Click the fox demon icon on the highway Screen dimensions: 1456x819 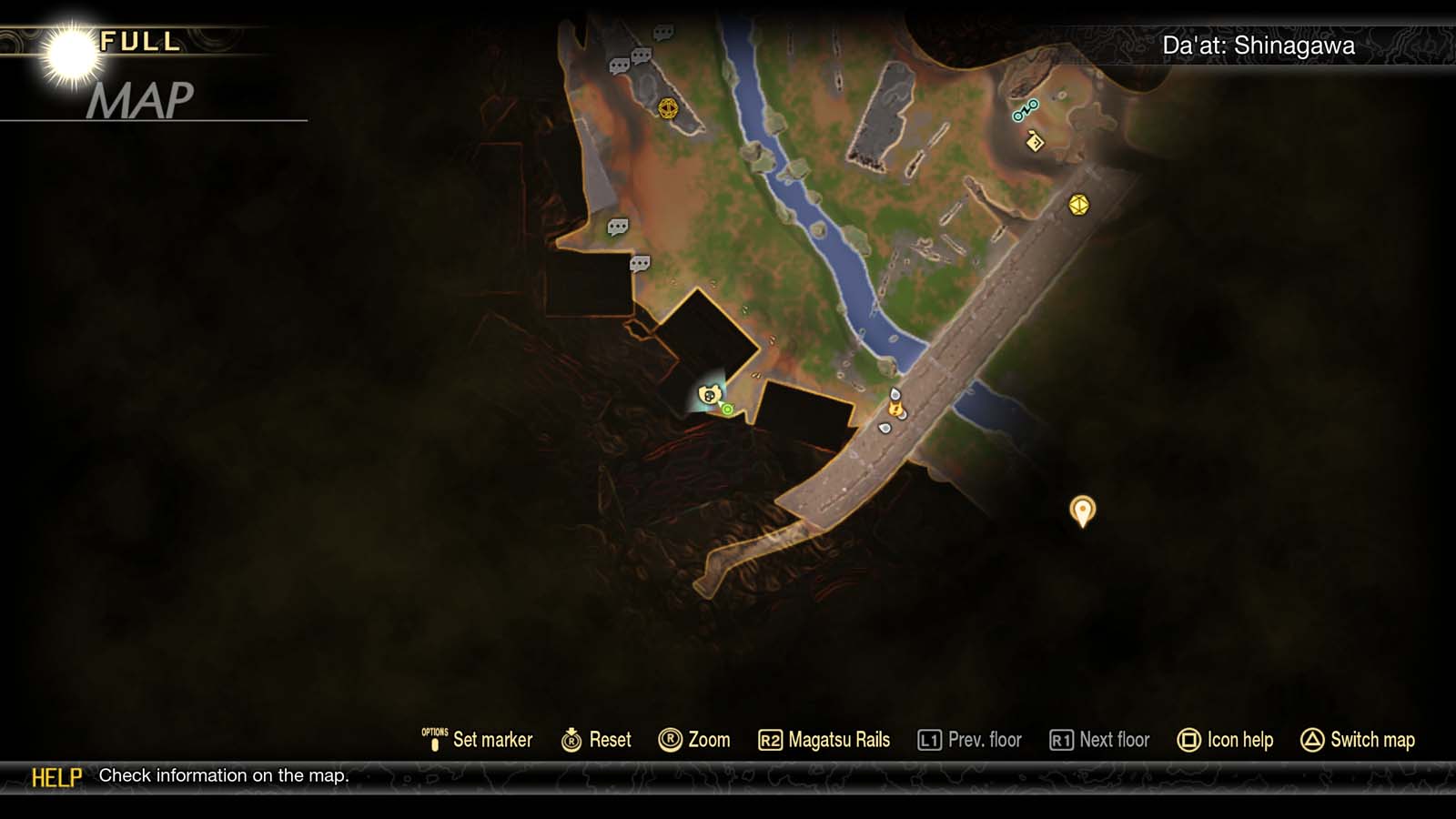click(897, 409)
